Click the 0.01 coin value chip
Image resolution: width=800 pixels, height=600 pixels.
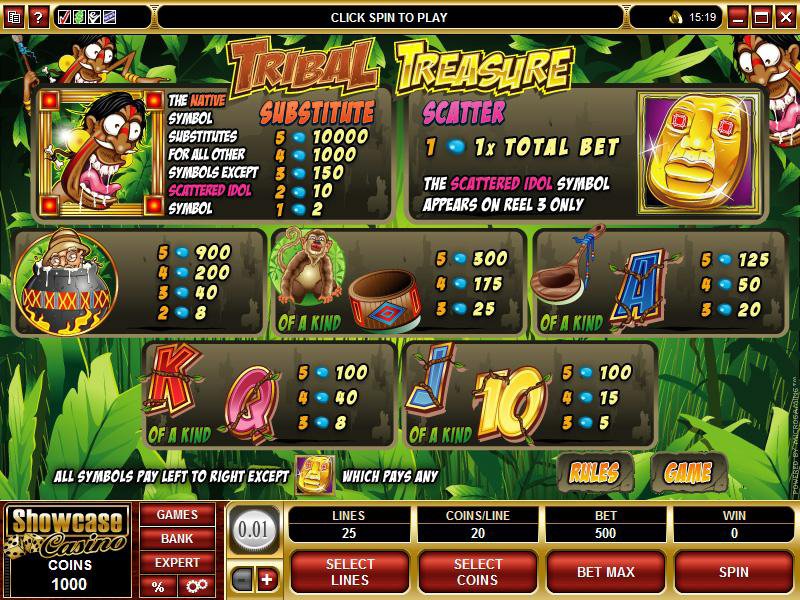pyautogui.click(x=253, y=529)
